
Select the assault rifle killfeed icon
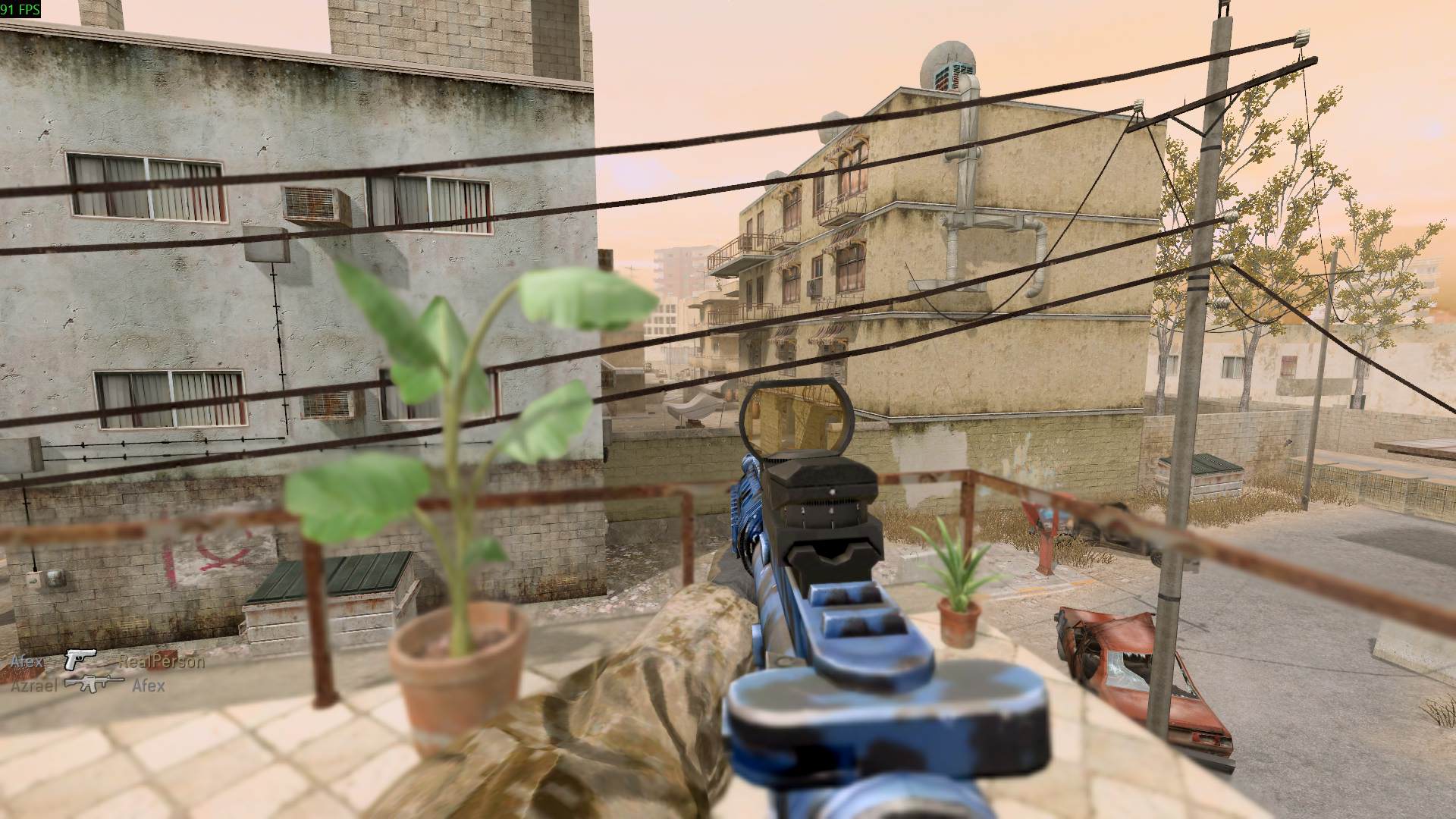pos(94,684)
